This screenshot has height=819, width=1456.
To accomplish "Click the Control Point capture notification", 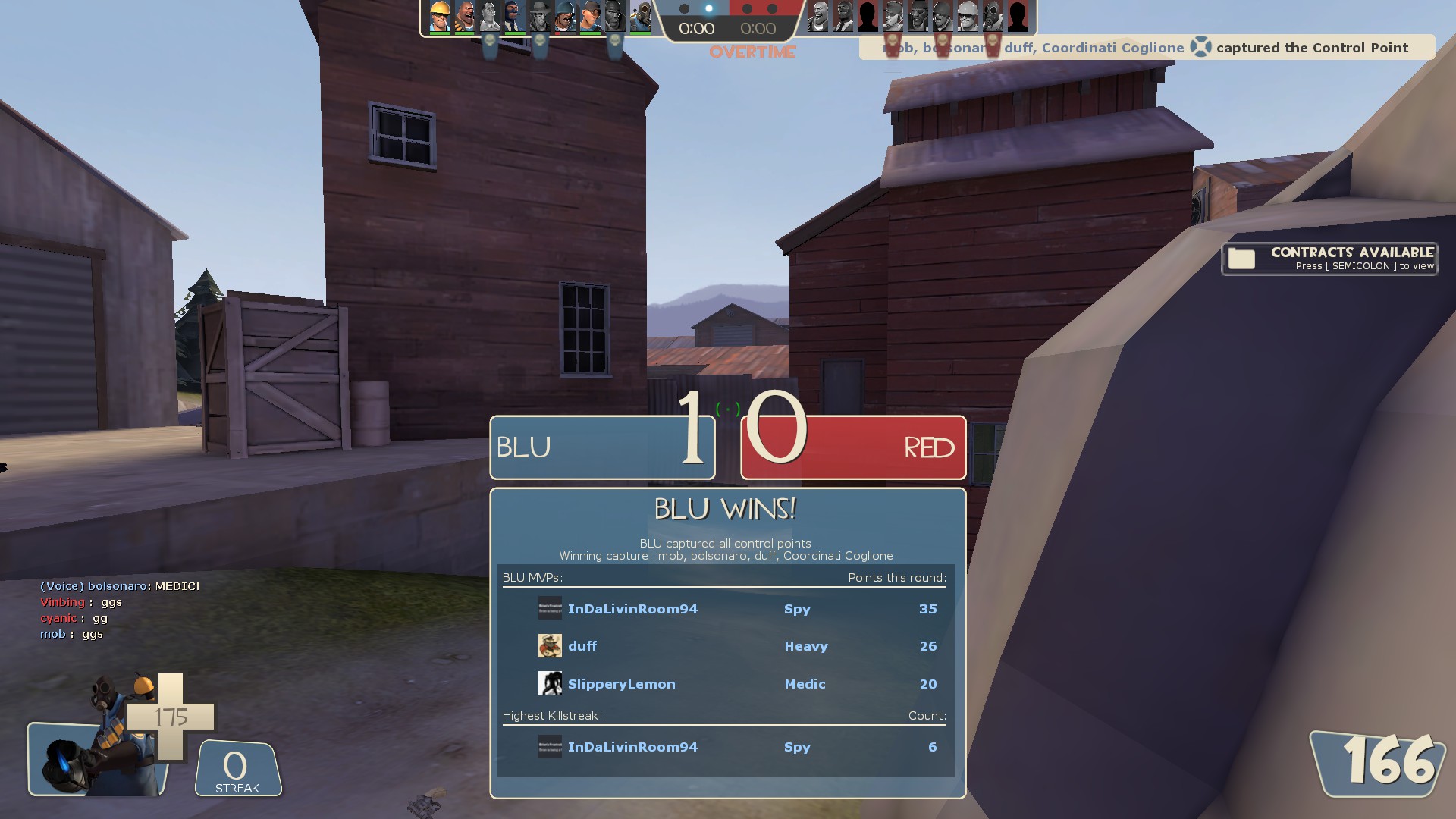I will tap(1147, 48).
